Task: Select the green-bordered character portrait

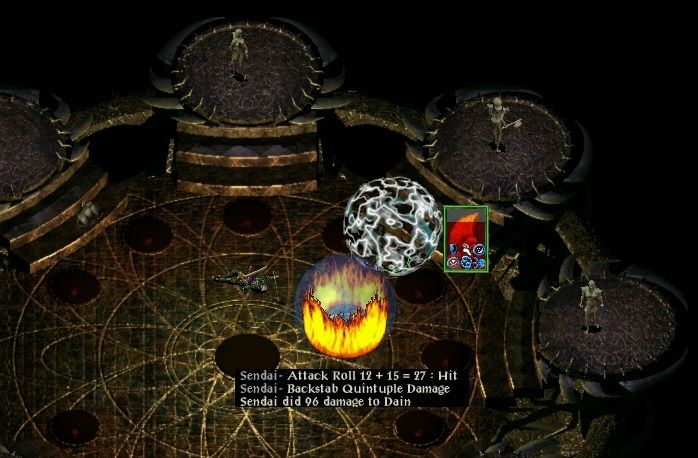Action: tap(465, 237)
